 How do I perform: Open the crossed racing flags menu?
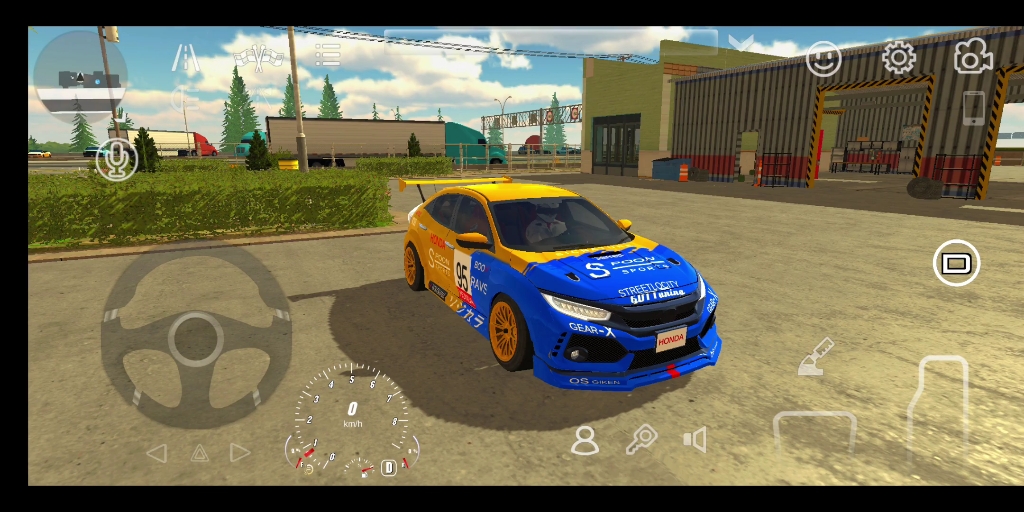pyautogui.click(x=258, y=57)
